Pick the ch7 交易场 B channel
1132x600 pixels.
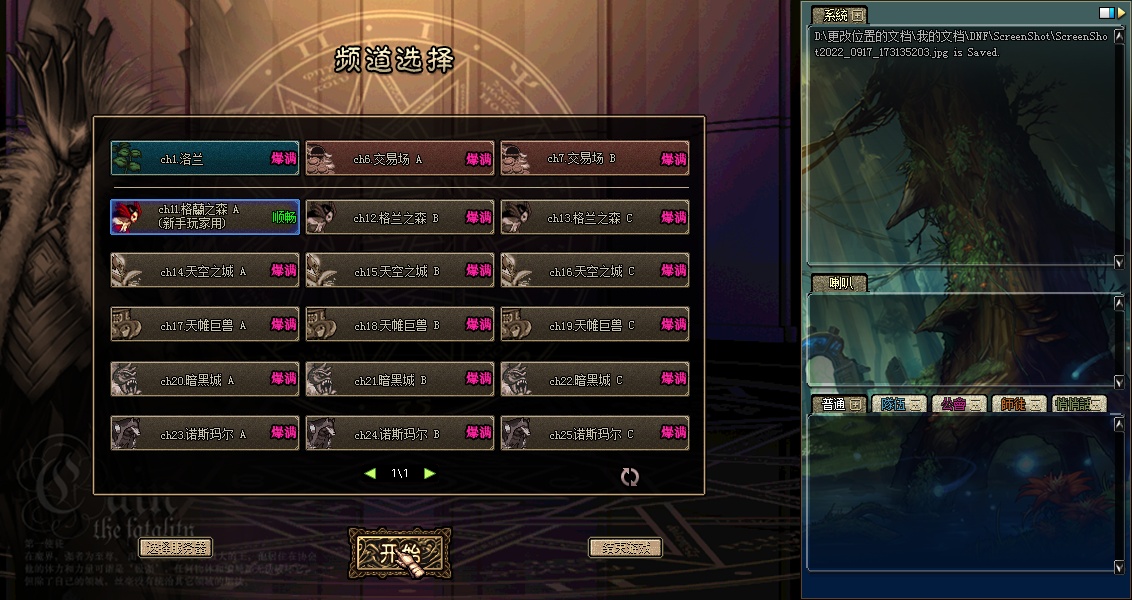[x=594, y=159]
